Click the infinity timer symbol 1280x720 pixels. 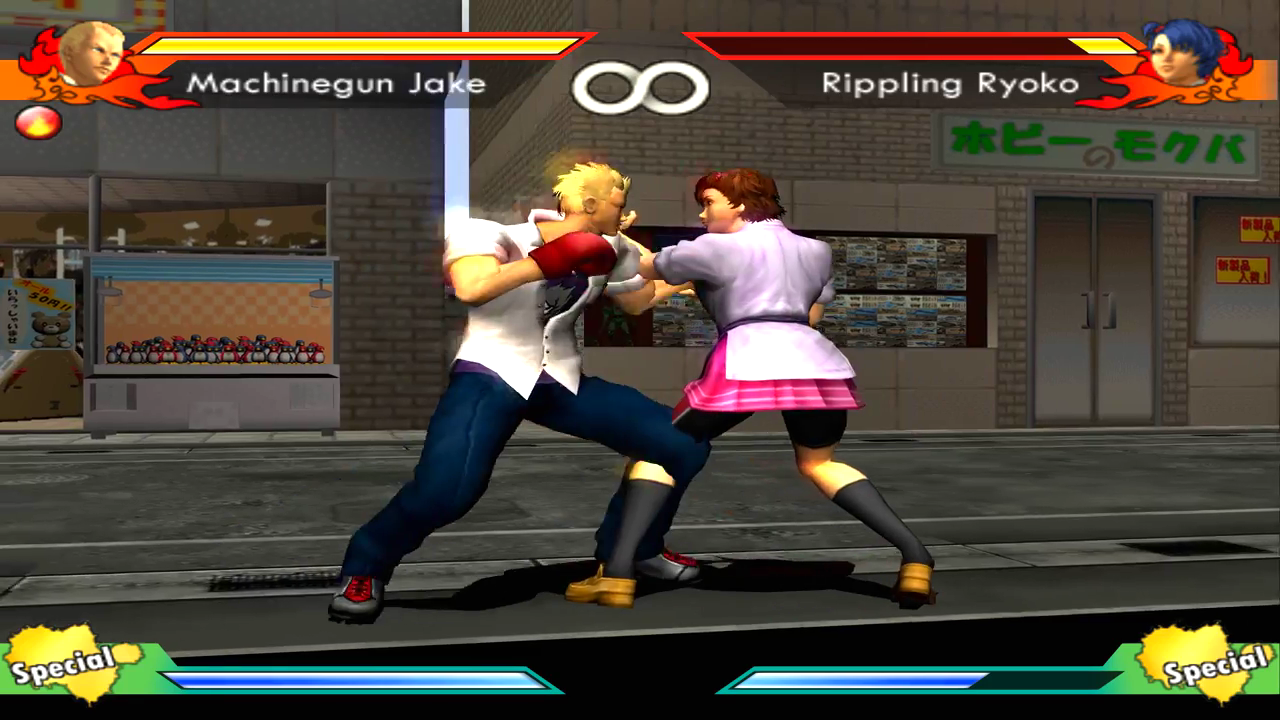[640, 85]
